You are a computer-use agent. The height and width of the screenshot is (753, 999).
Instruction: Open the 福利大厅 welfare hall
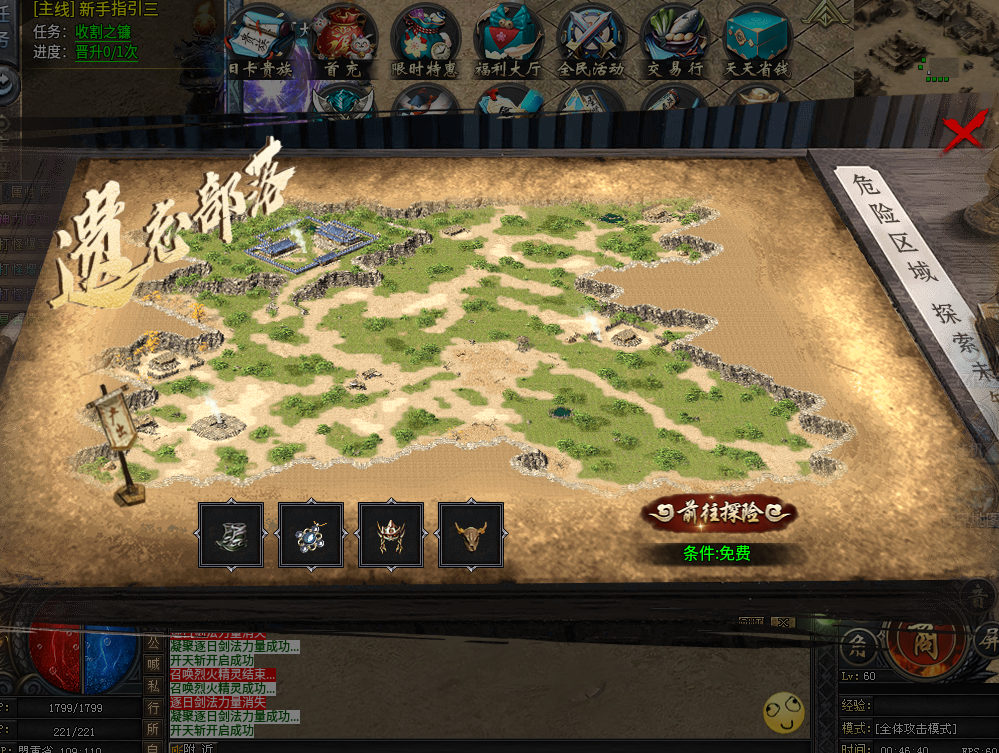[x=508, y=40]
